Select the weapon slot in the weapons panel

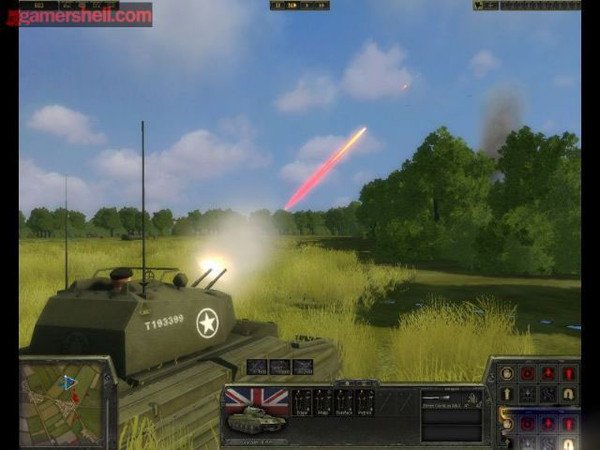click(x=451, y=403)
